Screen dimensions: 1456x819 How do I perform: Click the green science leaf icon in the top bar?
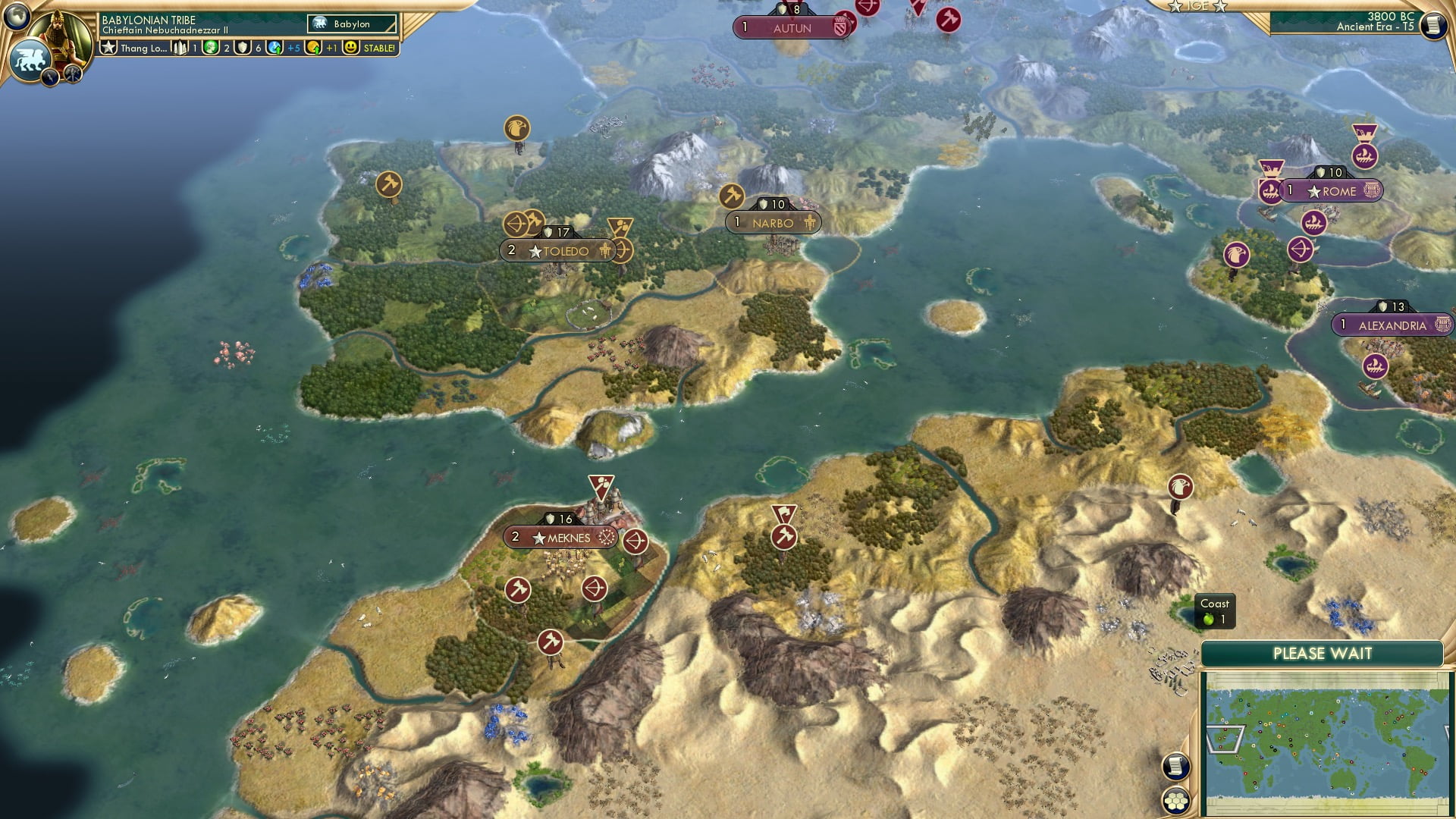[209, 48]
